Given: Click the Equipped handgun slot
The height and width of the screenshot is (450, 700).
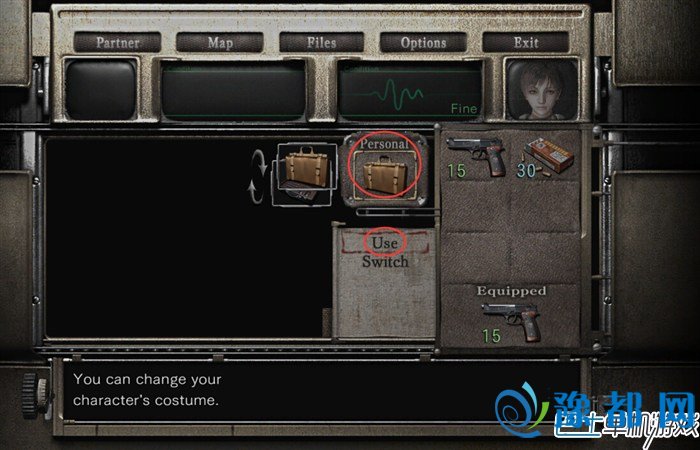Looking at the screenshot, I should pyautogui.click(x=510, y=318).
